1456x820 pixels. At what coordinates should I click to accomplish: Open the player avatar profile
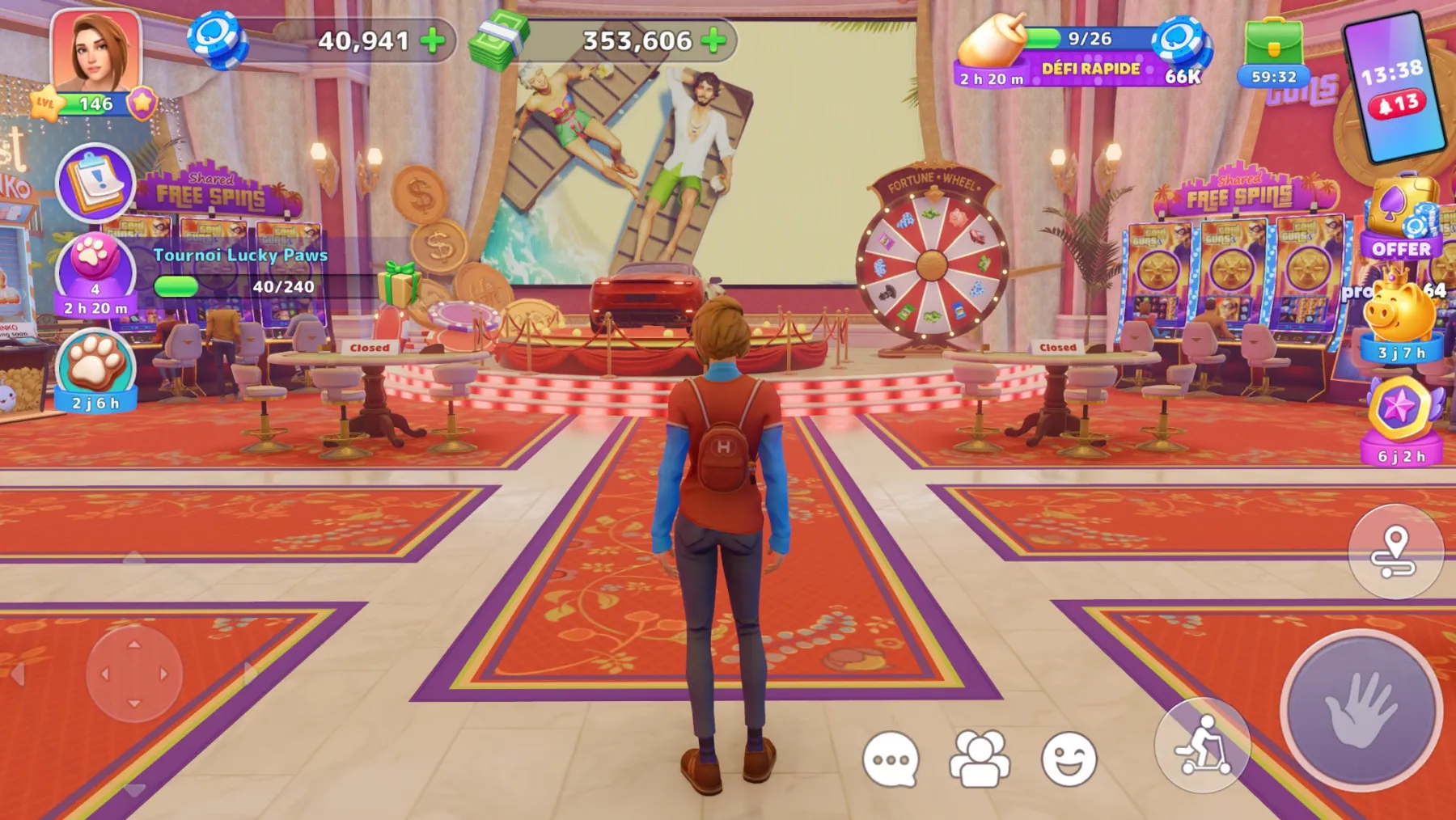[x=95, y=53]
